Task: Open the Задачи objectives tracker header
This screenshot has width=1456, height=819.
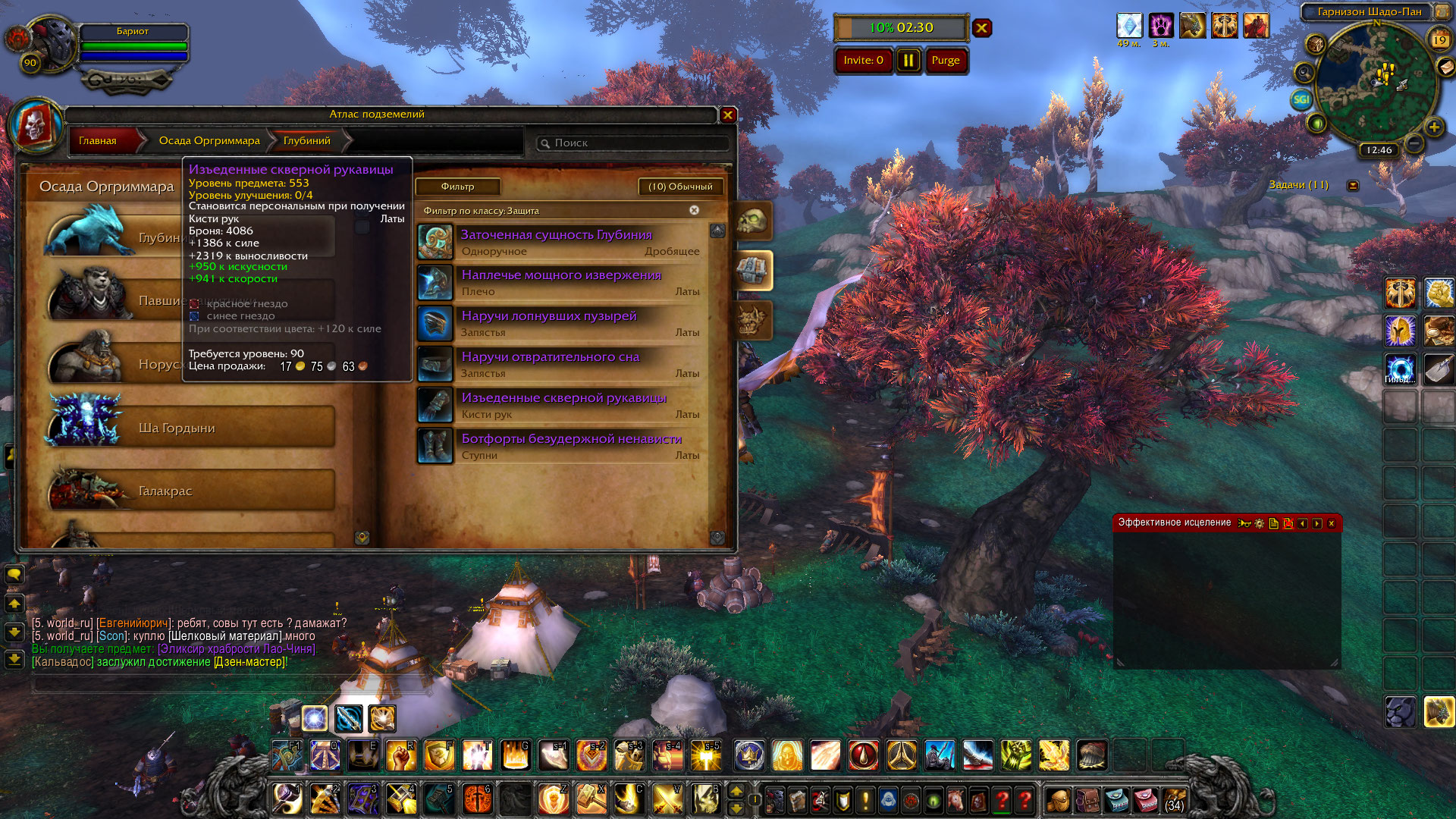Action: (x=1298, y=185)
